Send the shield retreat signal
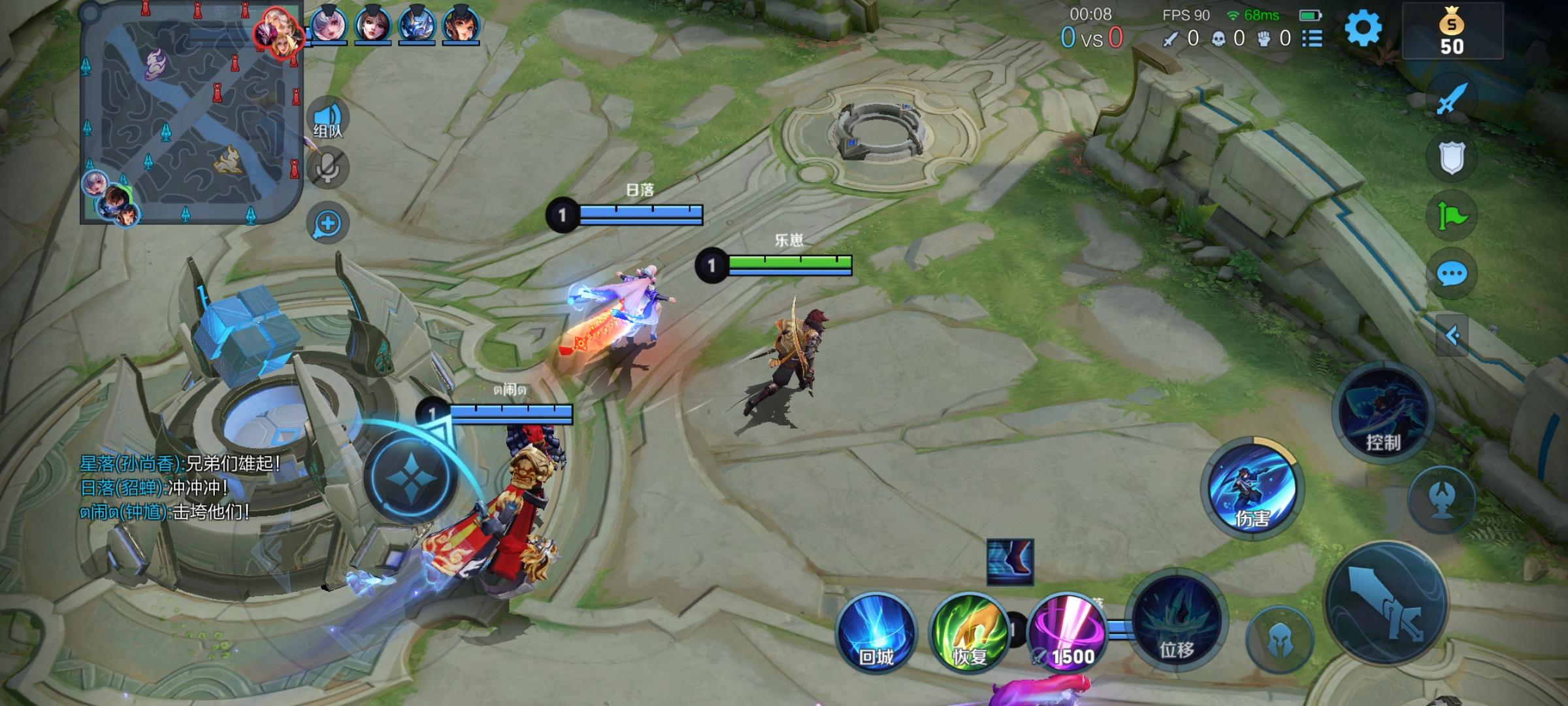This screenshot has width=1568, height=706. 1452,158
